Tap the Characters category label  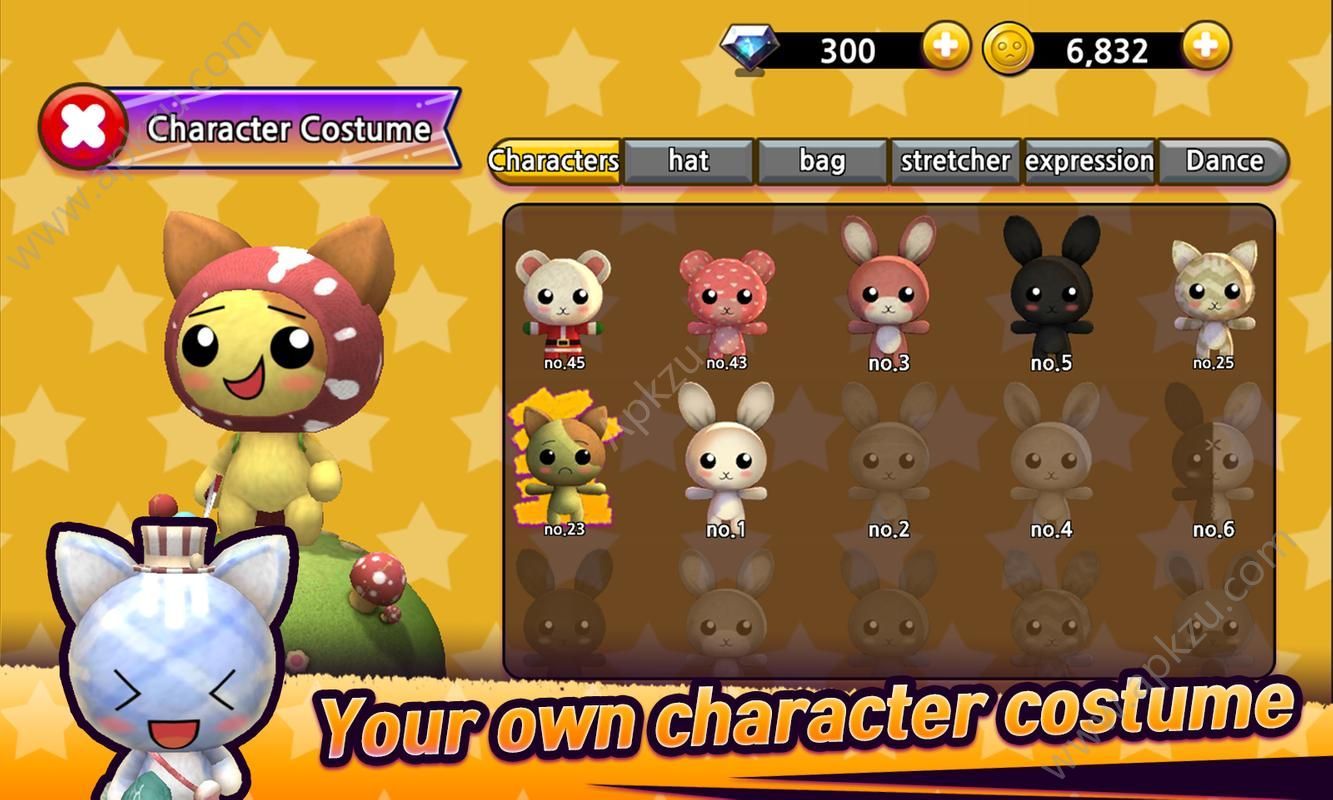[x=553, y=158]
